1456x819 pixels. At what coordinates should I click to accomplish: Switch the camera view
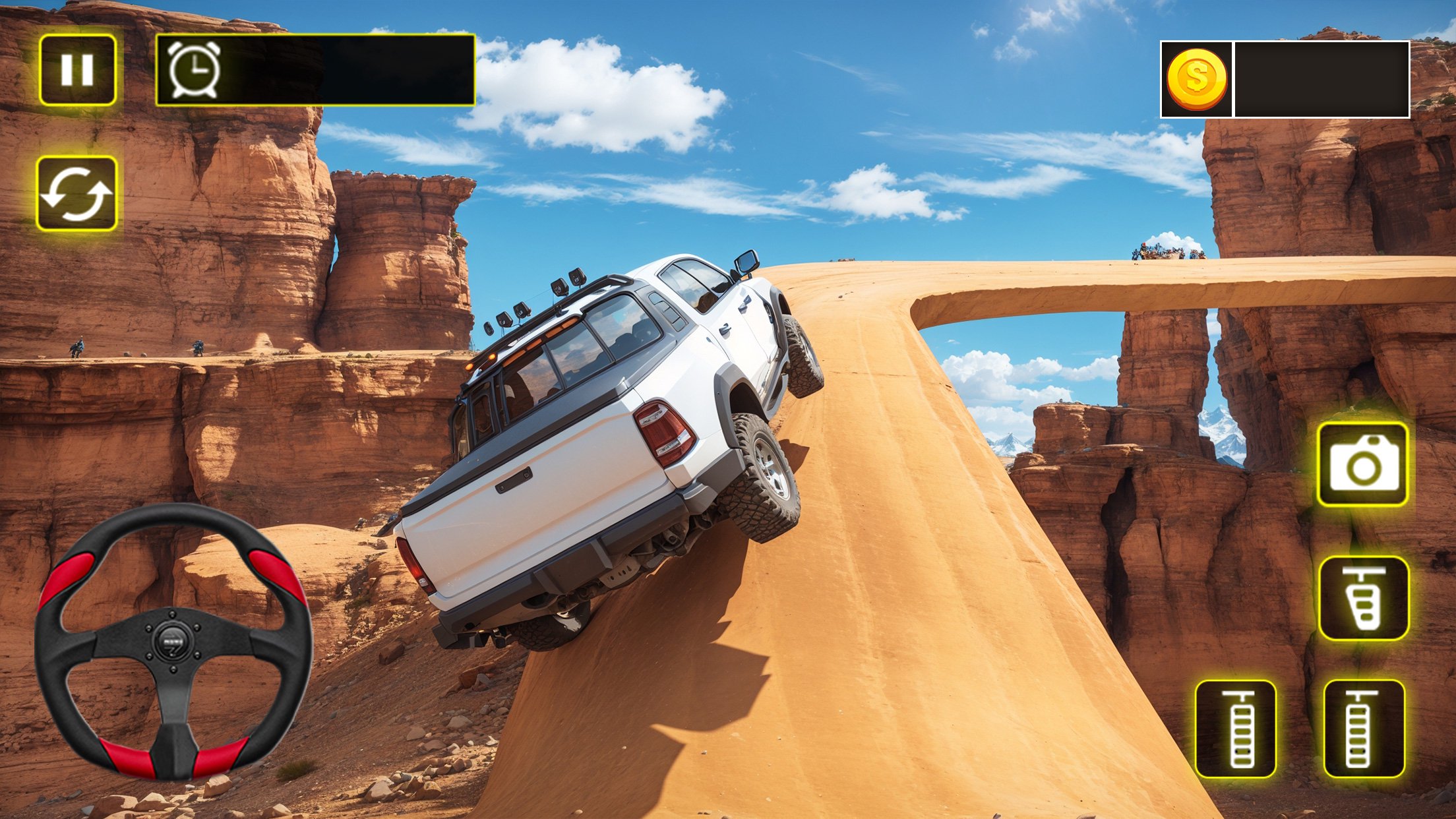pos(1362,465)
